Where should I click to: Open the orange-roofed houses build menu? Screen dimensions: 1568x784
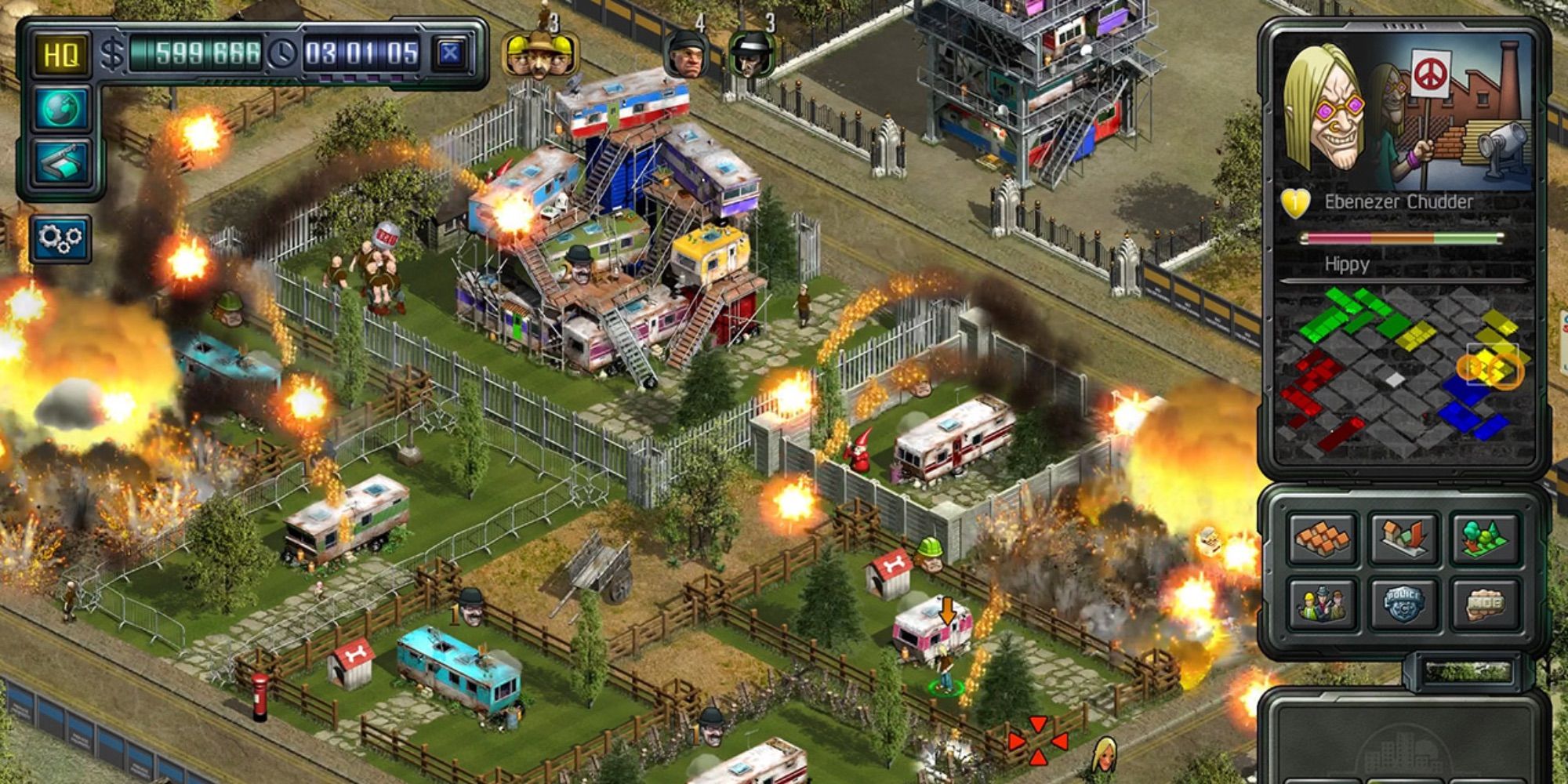pos(1322,538)
